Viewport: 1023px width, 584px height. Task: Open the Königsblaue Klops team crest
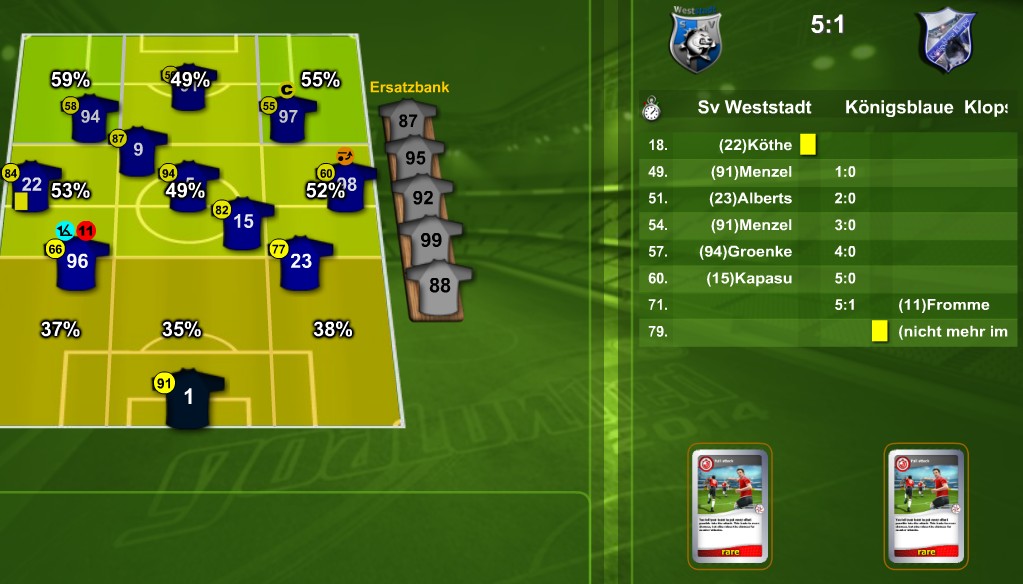(948, 40)
